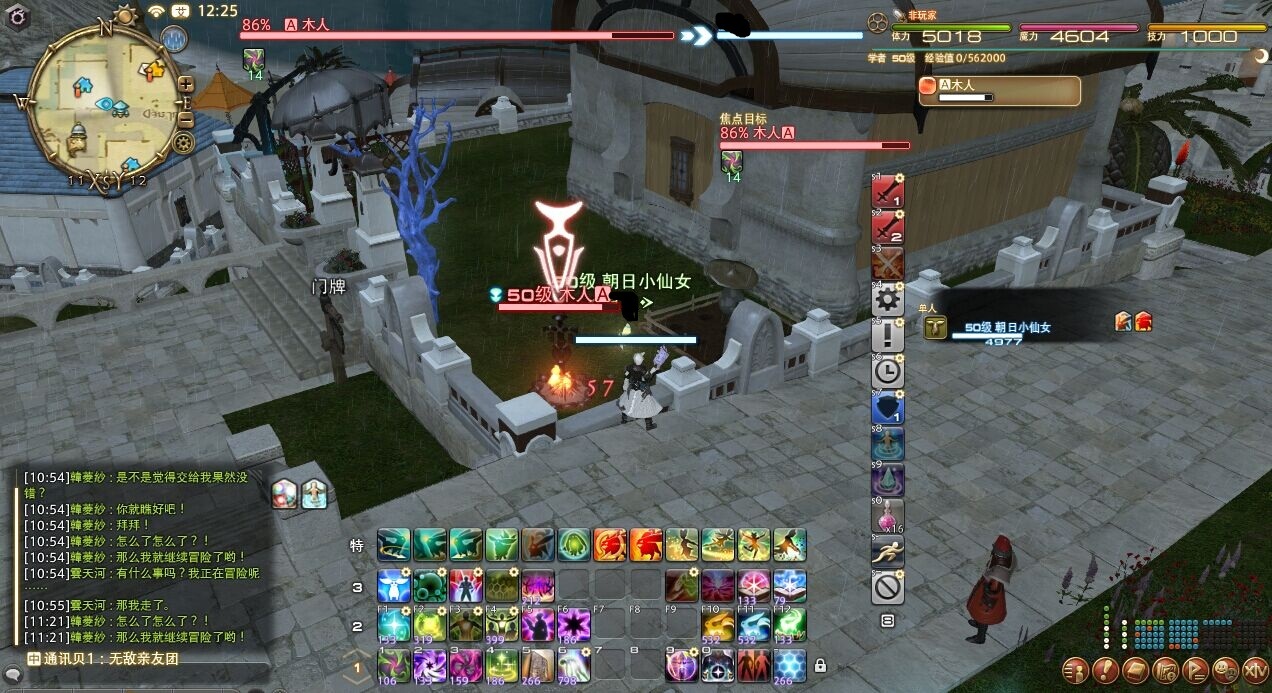Summon the yellow carbuncle in slot F10
The image size is (1272, 693).
tap(717, 626)
